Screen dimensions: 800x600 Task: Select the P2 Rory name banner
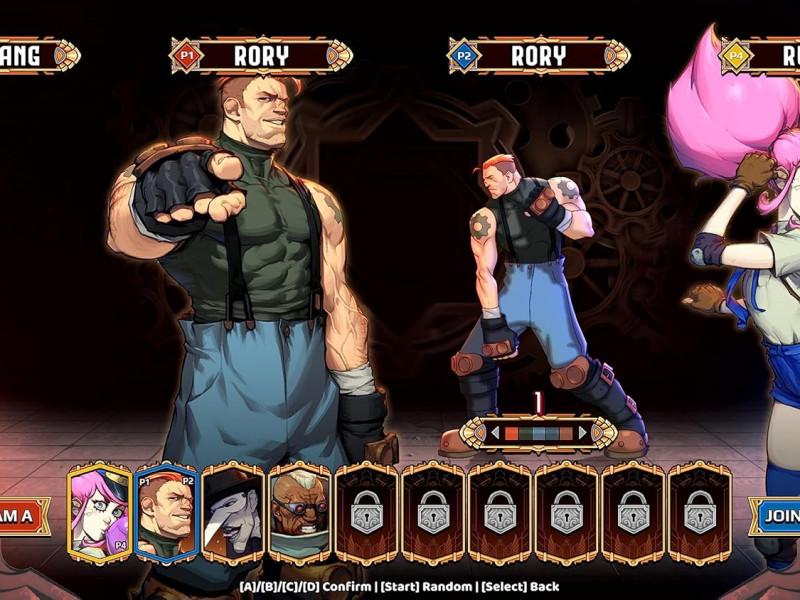click(538, 56)
